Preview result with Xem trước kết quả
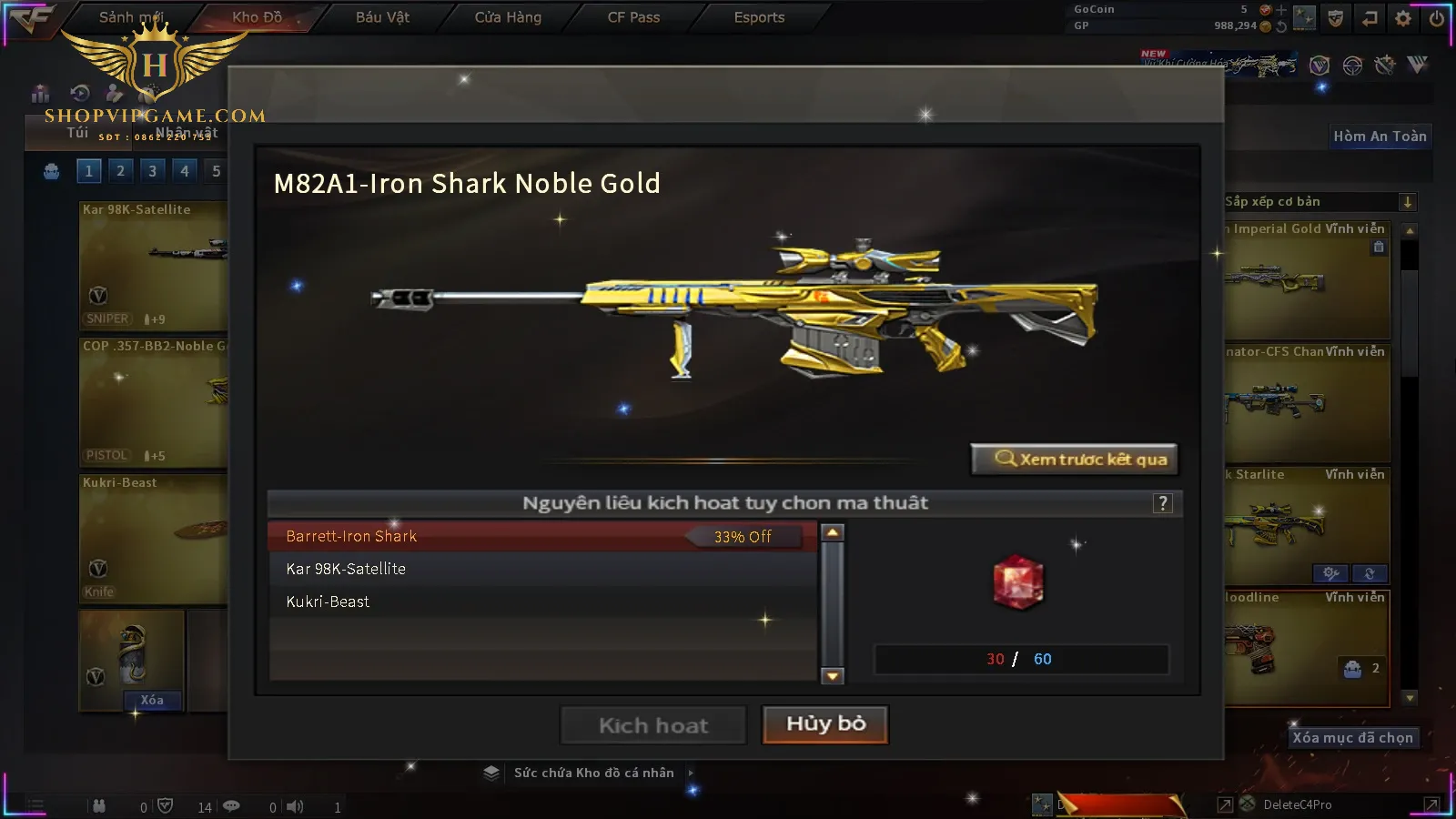Image resolution: width=1456 pixels, height=819 pixels. click(x=1075, y=460)
